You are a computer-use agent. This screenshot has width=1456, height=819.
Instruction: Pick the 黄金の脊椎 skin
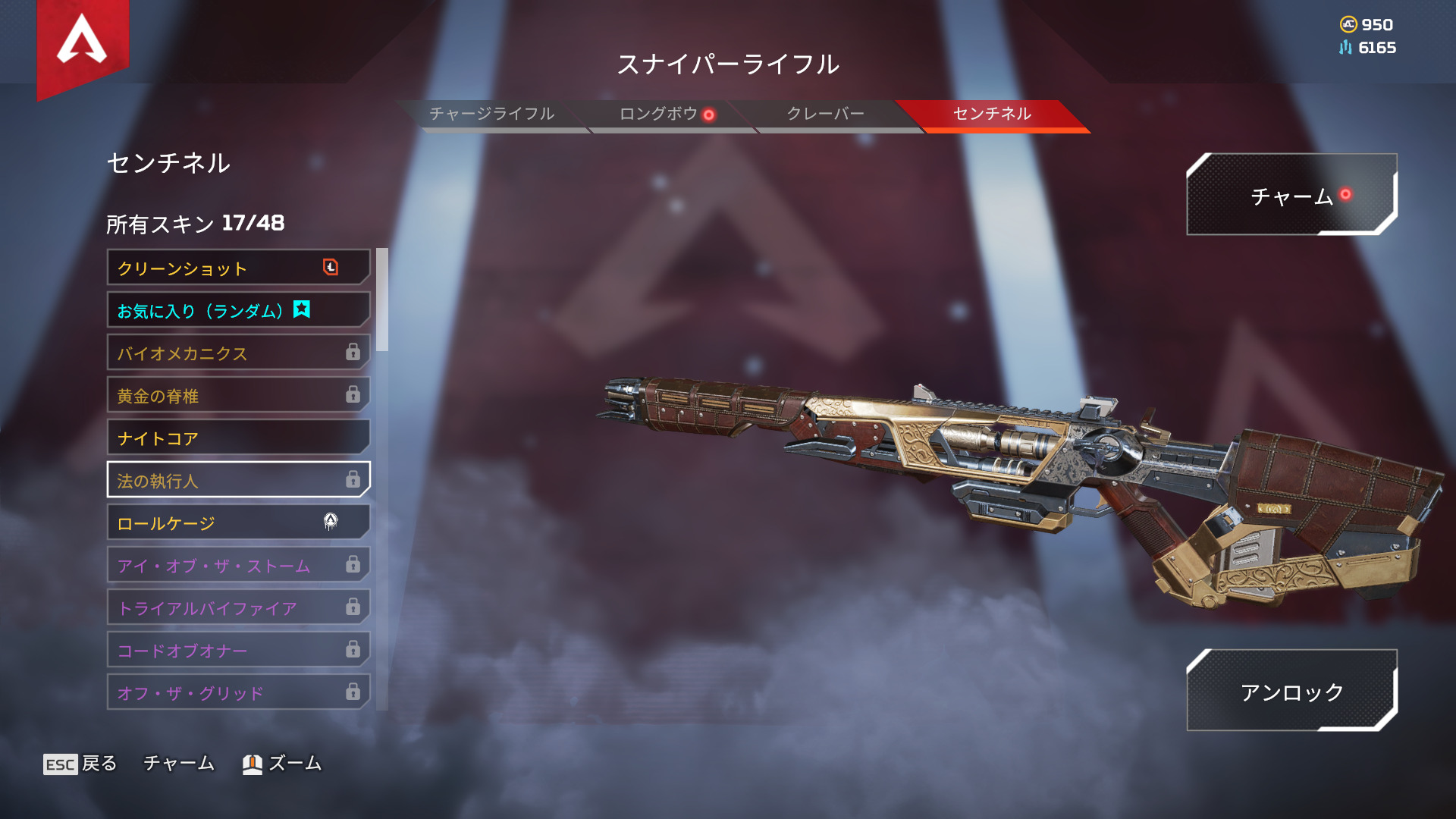[x=238, y=395]
